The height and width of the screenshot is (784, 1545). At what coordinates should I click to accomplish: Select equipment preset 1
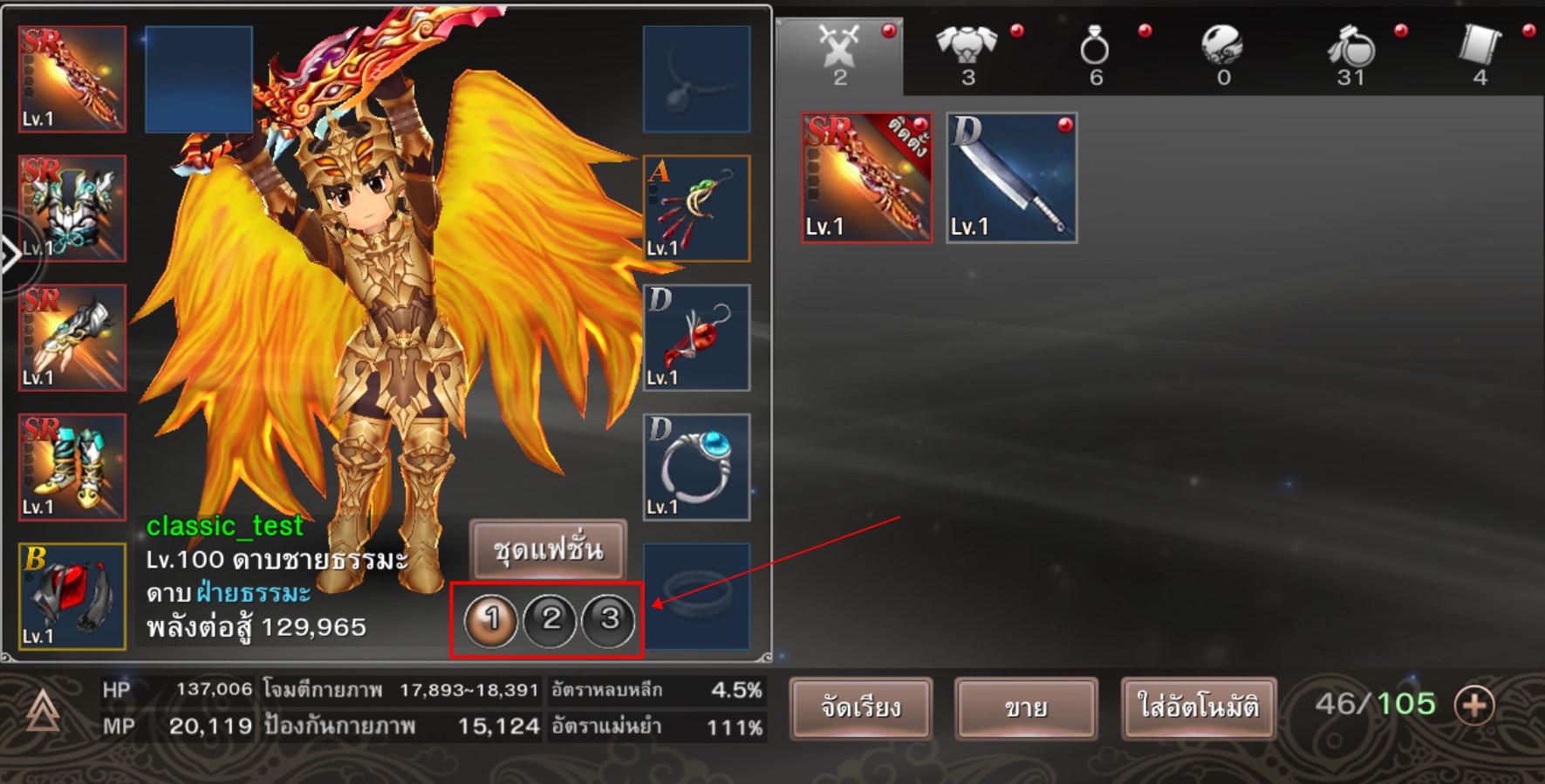(x=491, y=620)
